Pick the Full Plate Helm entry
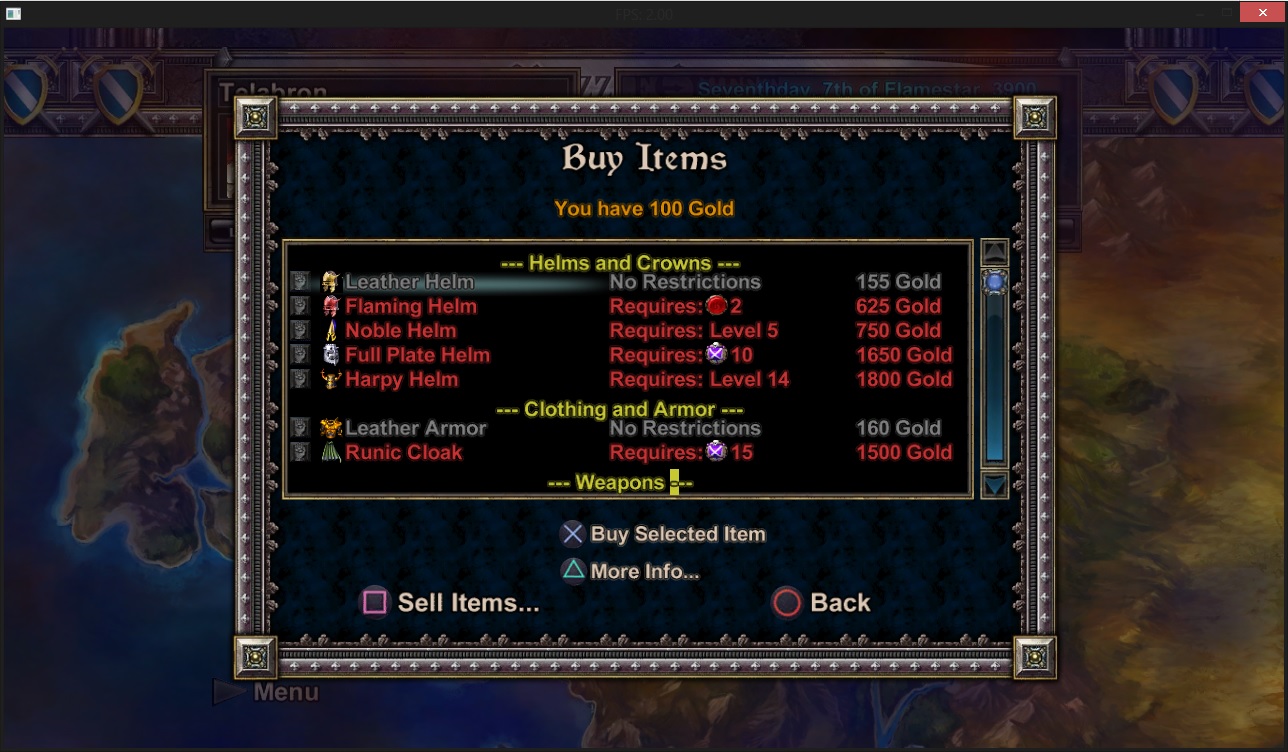 pyautogui.click(x=417, y=355)
